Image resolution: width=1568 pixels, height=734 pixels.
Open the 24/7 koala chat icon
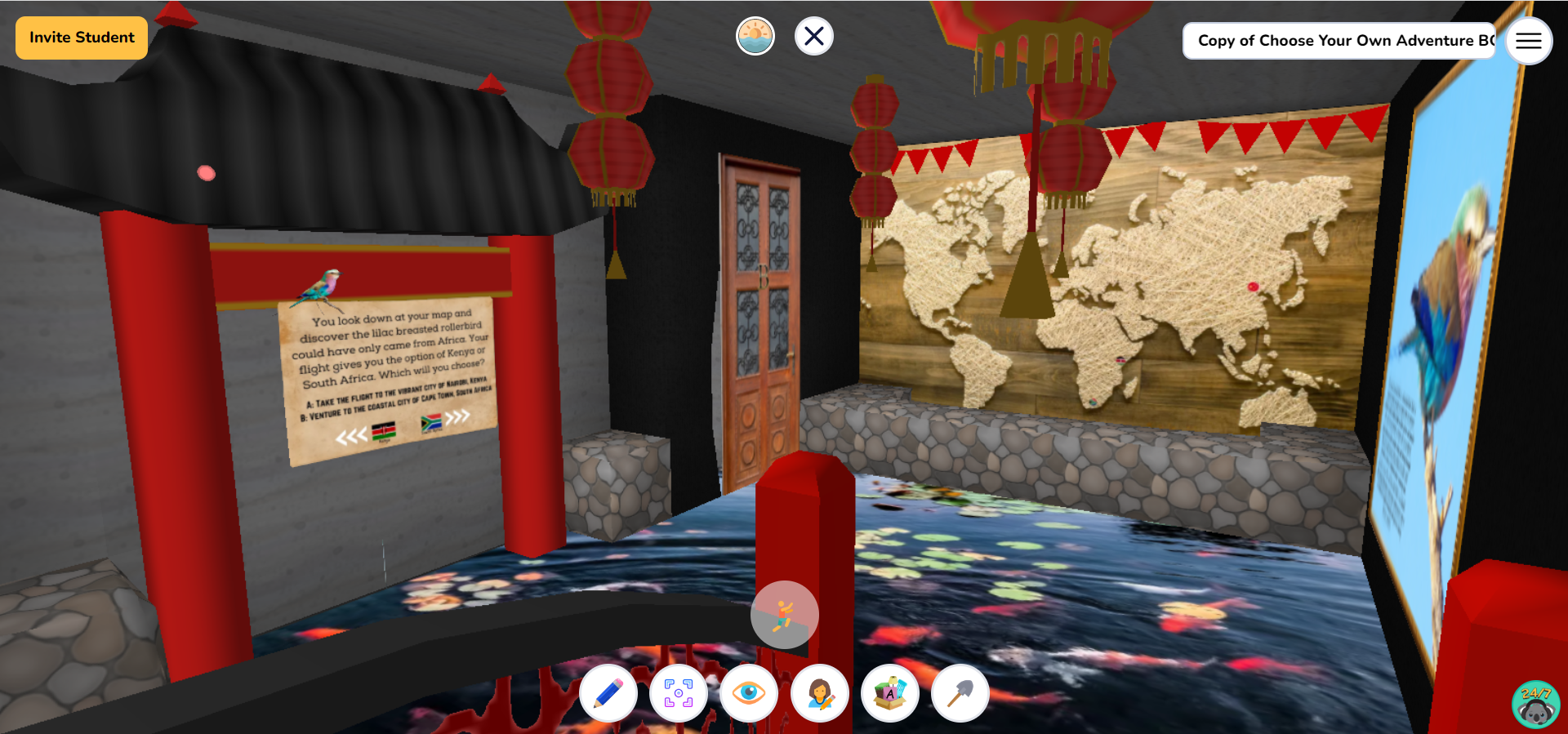pos(1535,703)
